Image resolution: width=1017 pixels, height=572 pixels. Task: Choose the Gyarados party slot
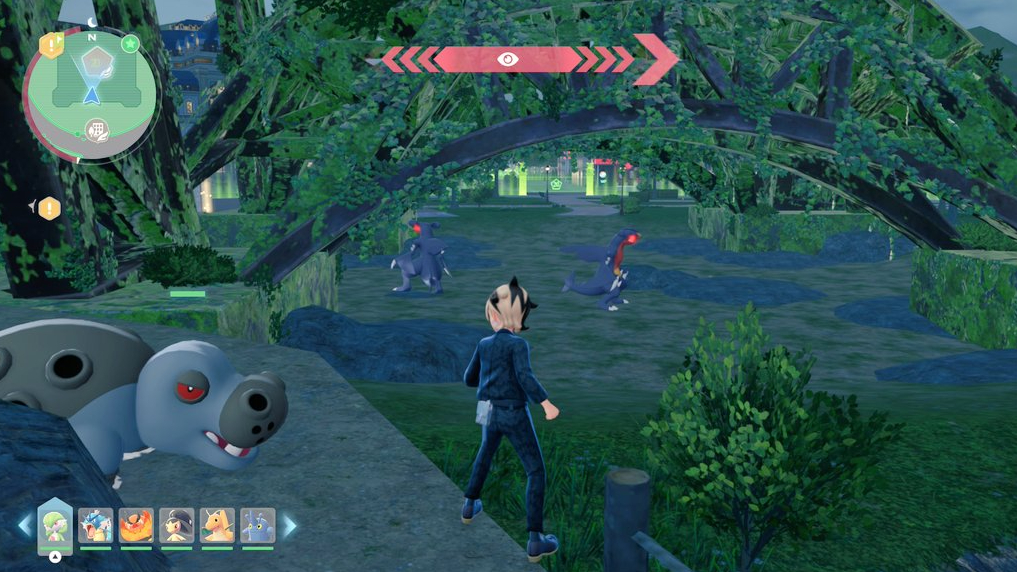[96, 526]
